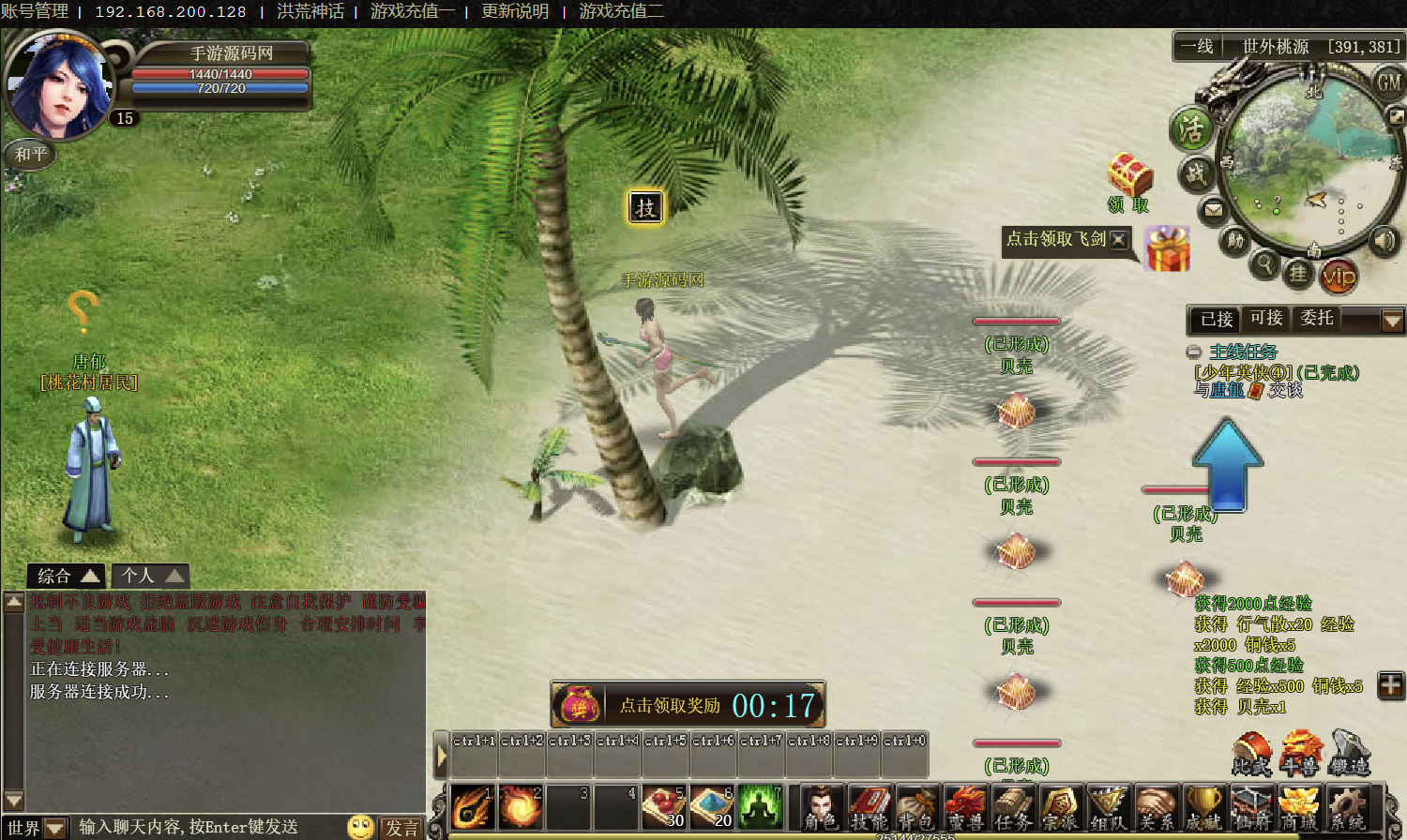The height and width of the screenshot is (840, 1407).
Task: Open the 角色 character panel
Action: (822, 806)
